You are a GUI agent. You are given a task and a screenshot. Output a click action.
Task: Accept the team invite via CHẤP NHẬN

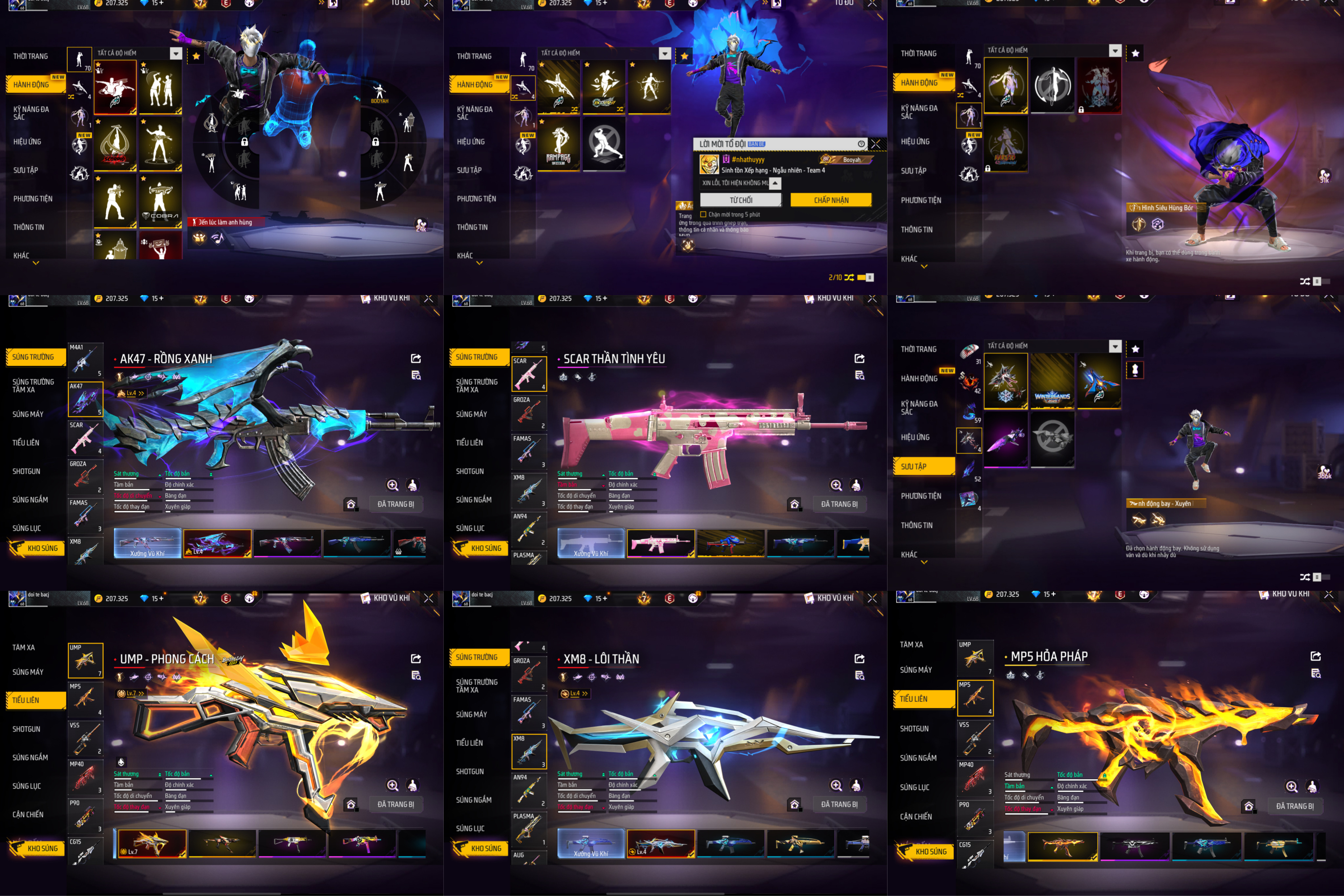(x=831, y=200)
